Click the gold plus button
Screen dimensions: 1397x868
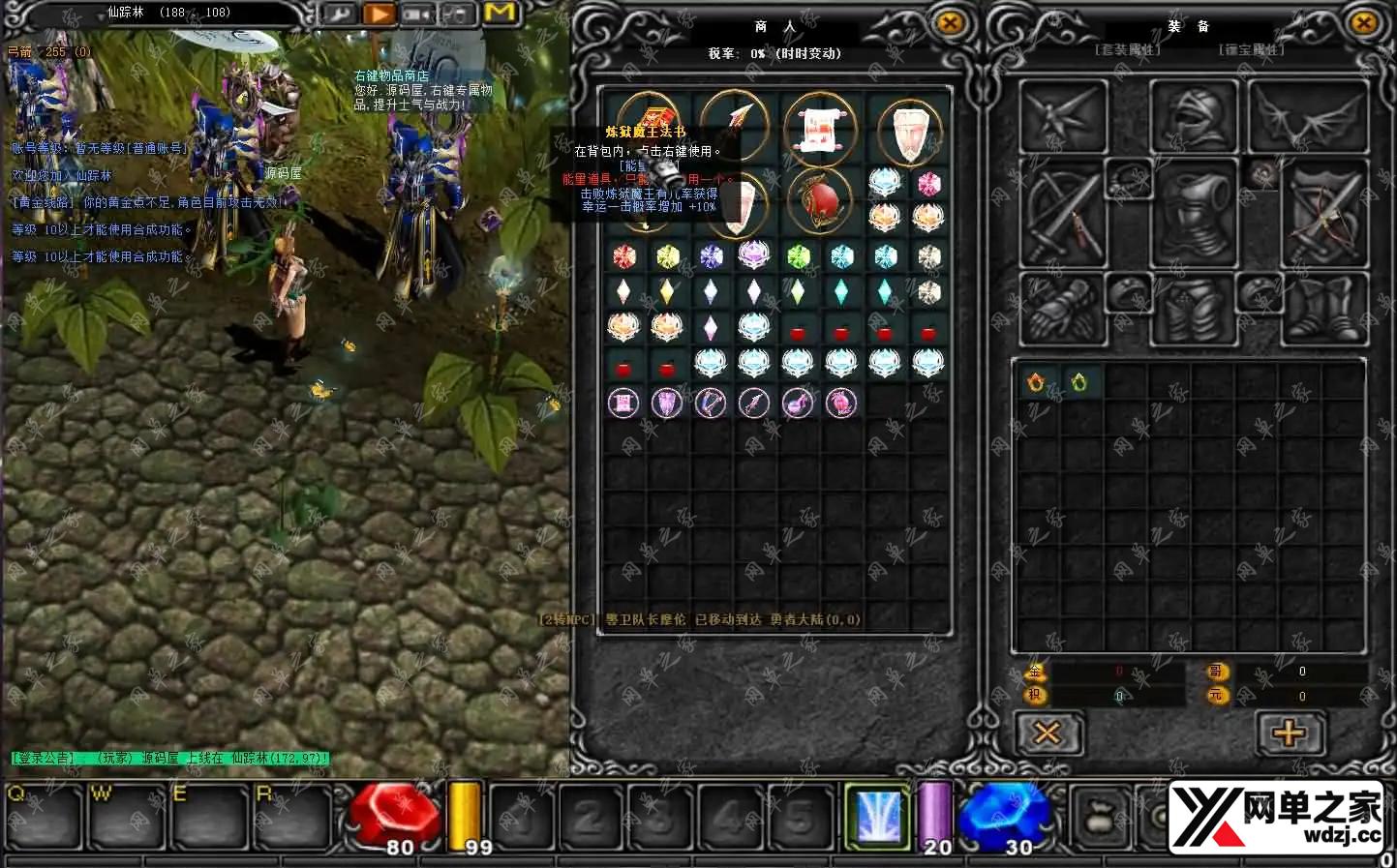click(x=1289, y=733)
